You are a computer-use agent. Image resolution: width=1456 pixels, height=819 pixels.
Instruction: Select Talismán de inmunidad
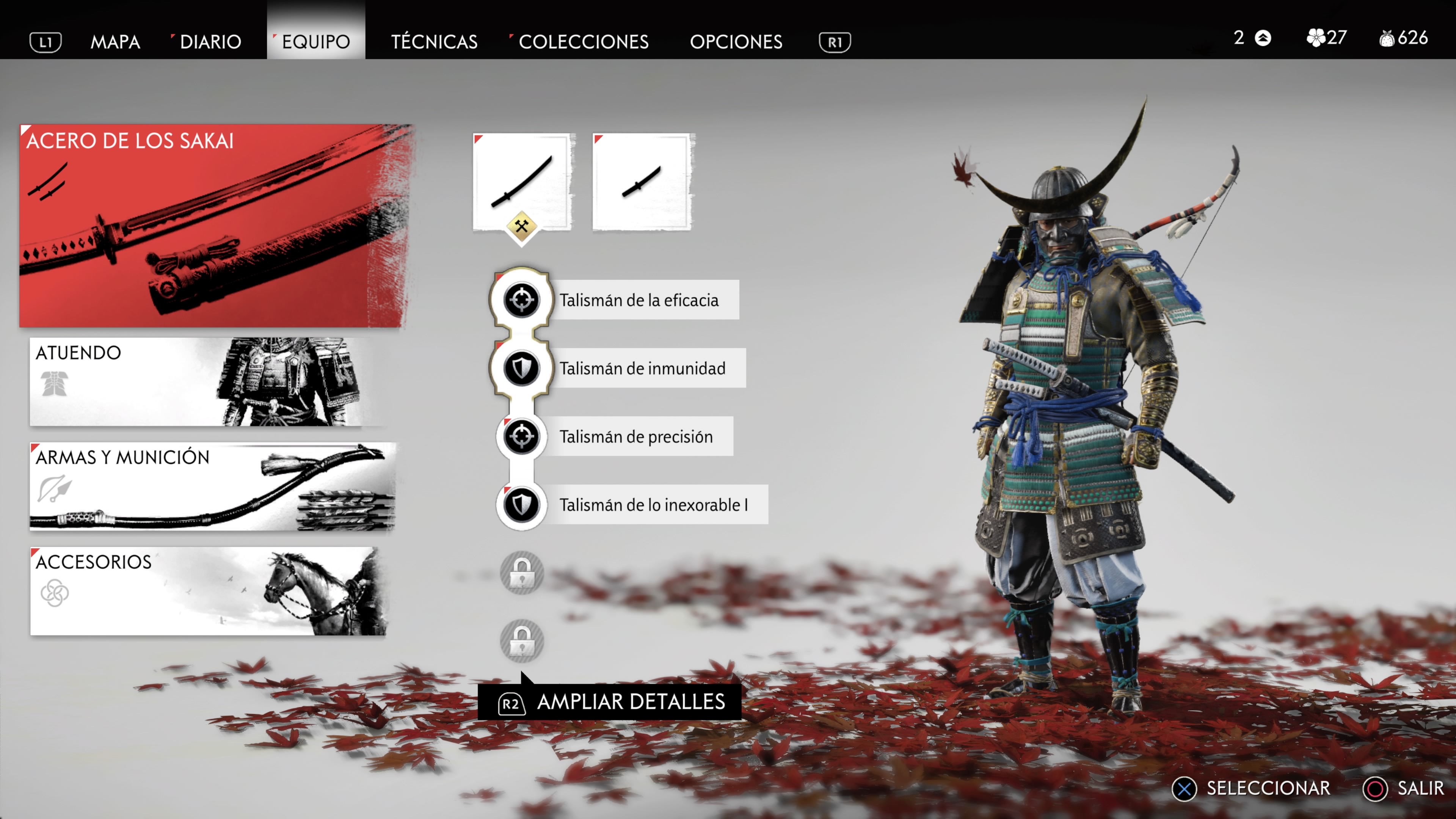click(x=642, y=369)
